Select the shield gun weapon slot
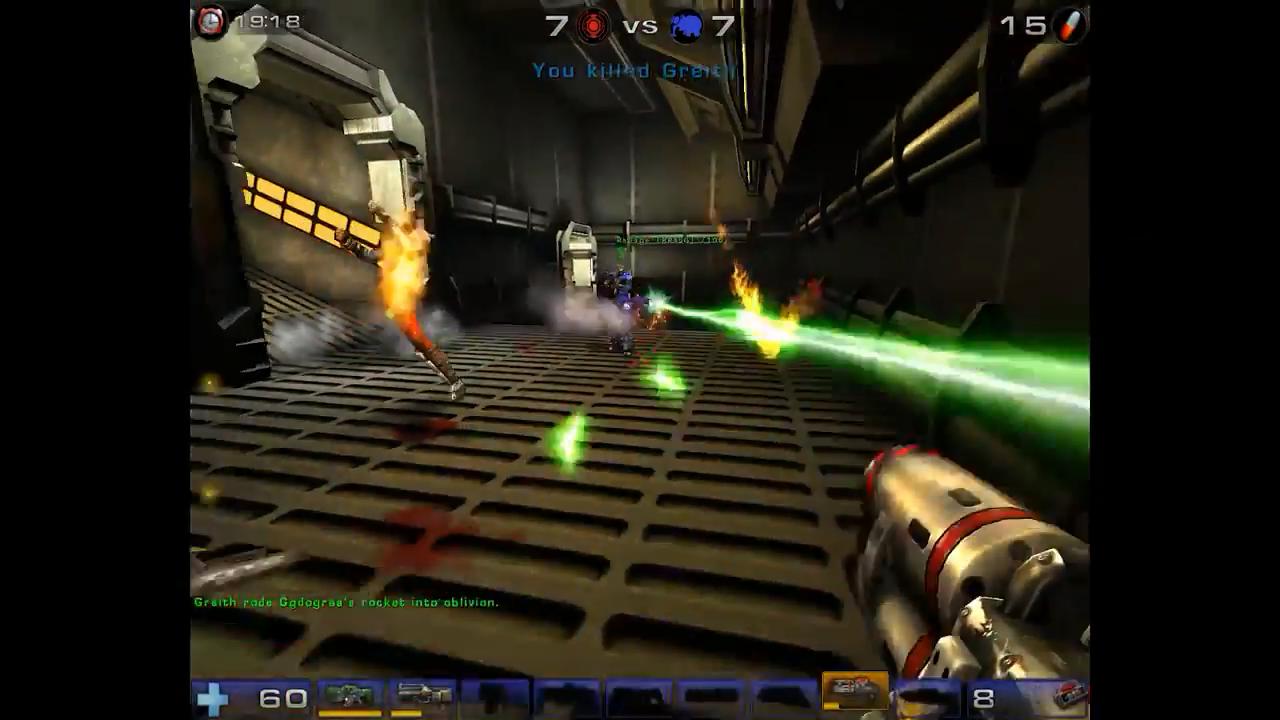Screen dimensions: 1280x720 349,695
